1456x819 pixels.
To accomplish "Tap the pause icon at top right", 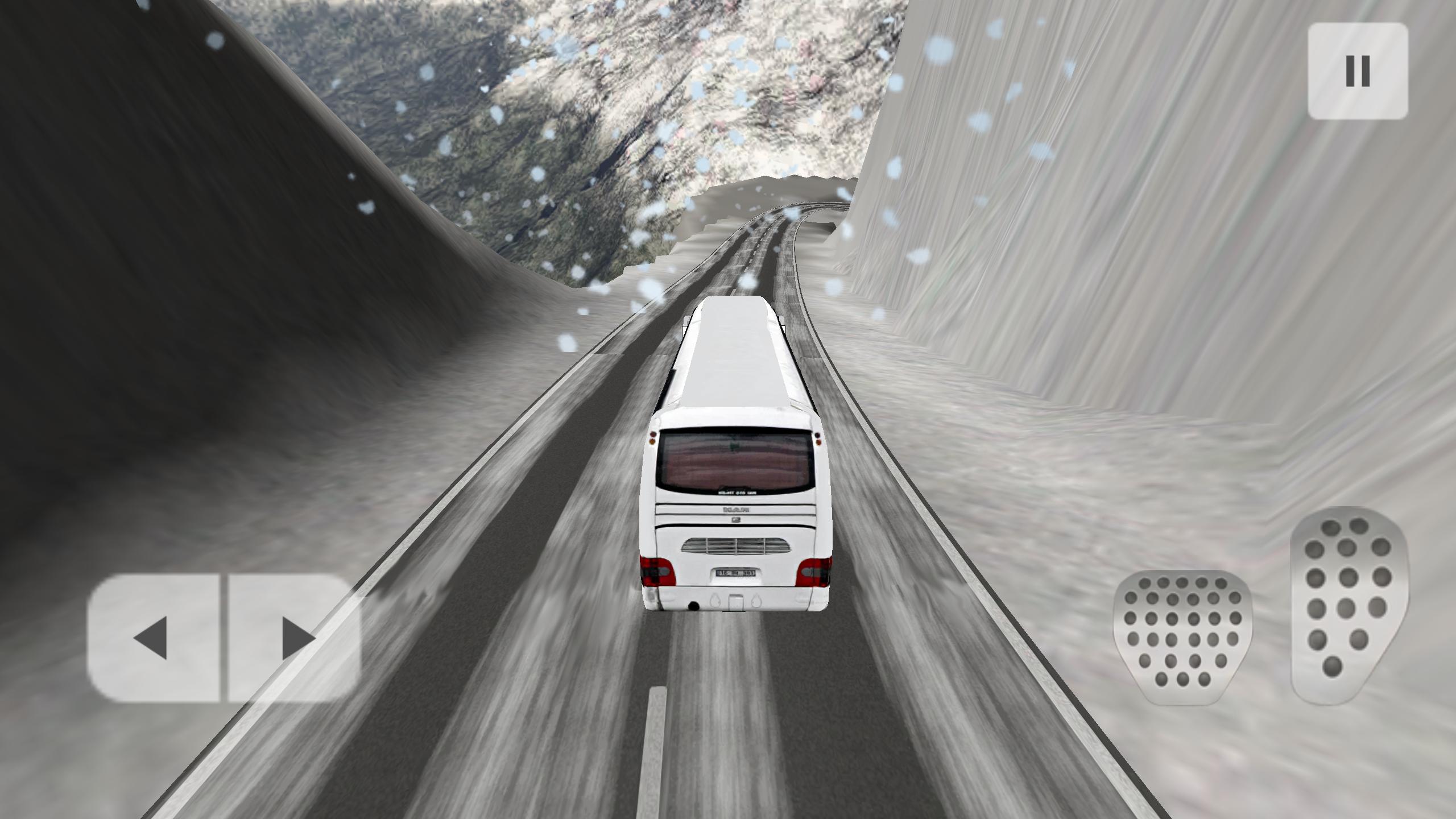I will (x=1358, y=69).
